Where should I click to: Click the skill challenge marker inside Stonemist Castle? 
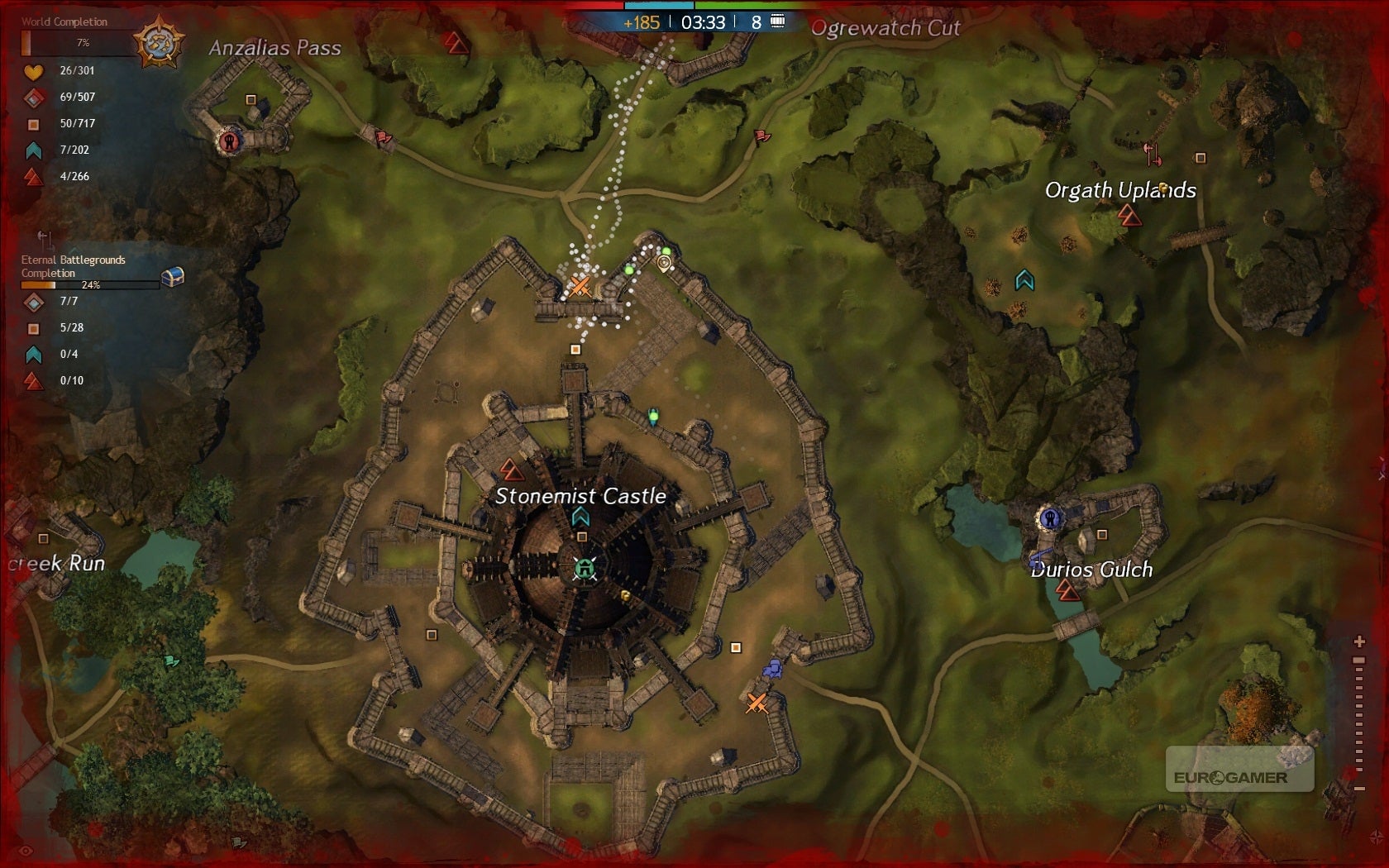pos(512,470)
